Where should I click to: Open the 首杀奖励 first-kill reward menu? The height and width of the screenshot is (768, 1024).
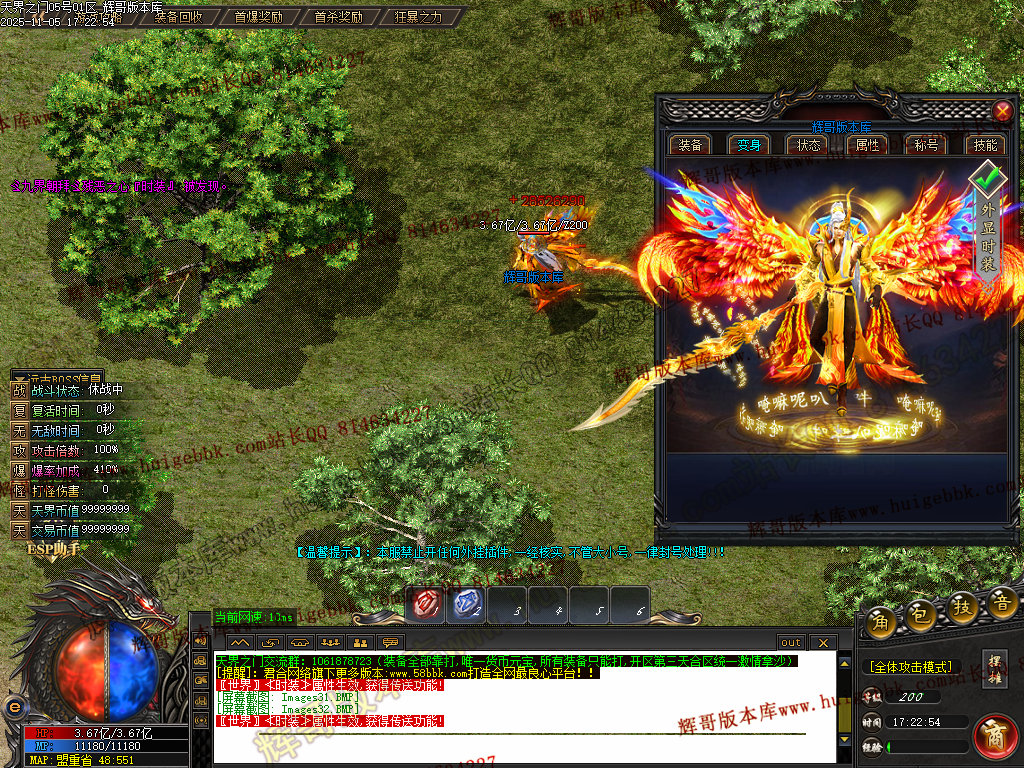coord(338,17)
